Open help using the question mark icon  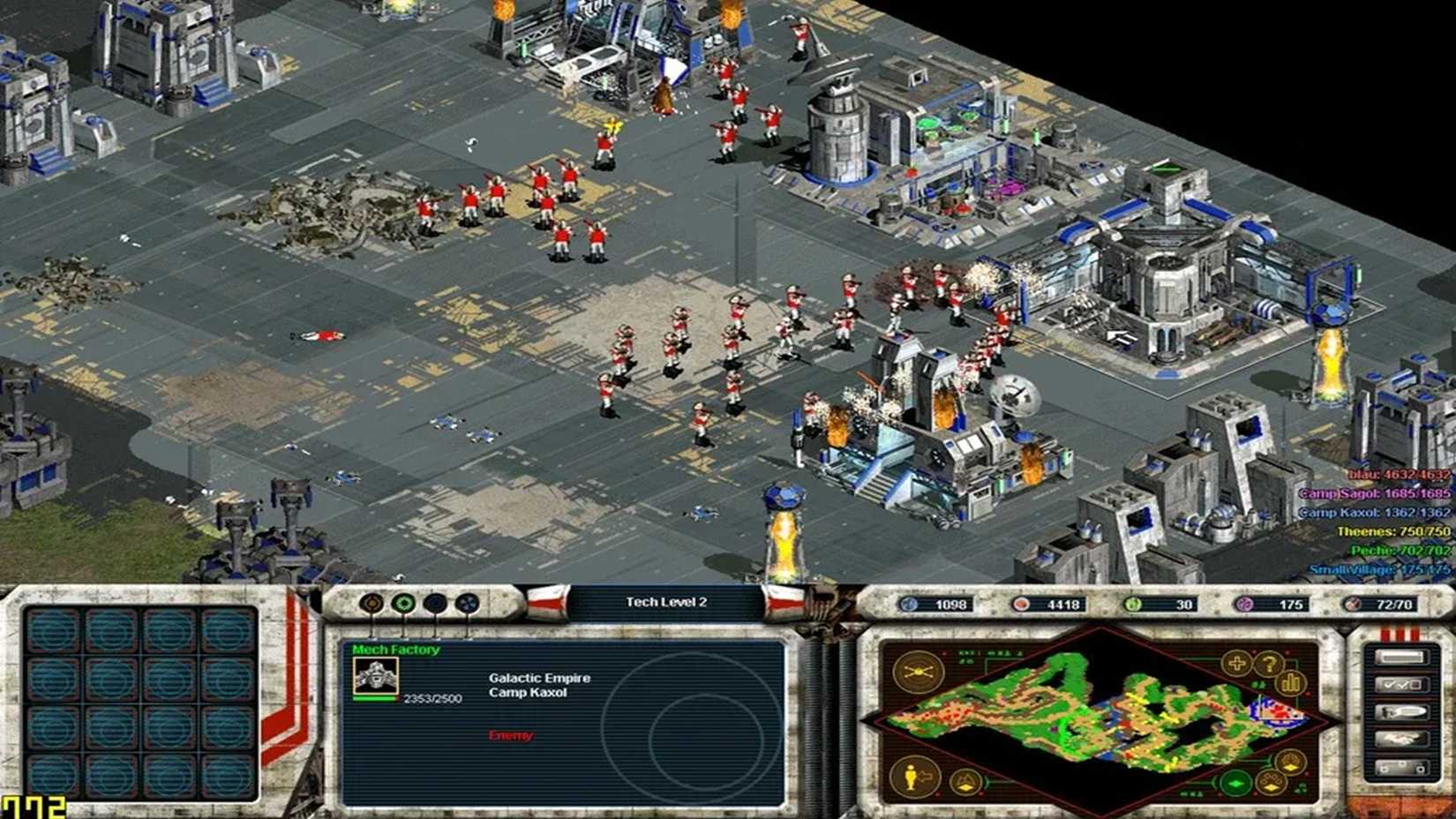tap(1269, 665)
